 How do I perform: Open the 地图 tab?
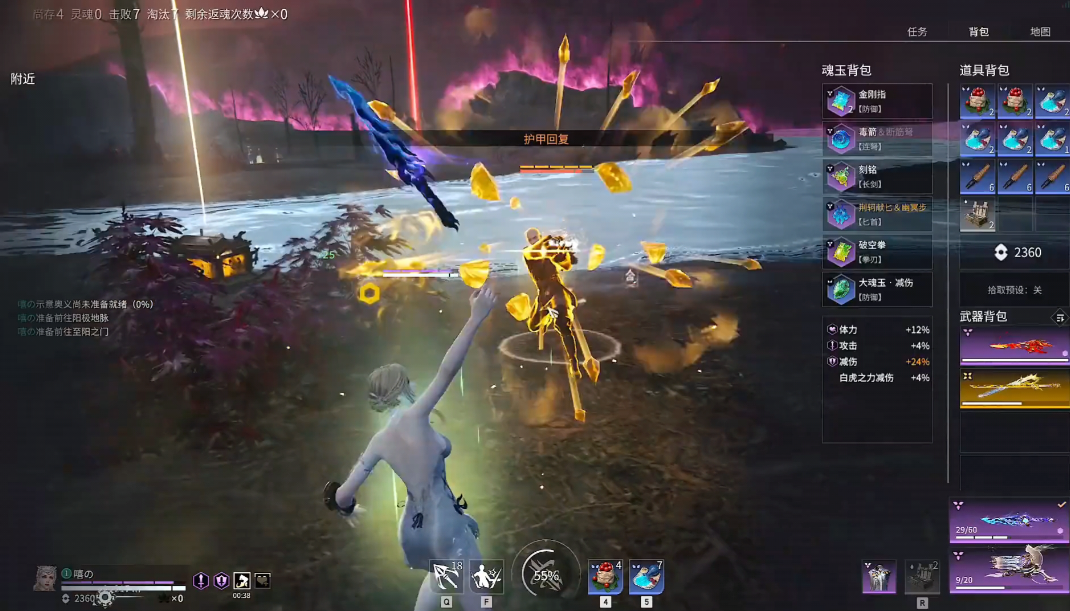[x=1040, y=32]
